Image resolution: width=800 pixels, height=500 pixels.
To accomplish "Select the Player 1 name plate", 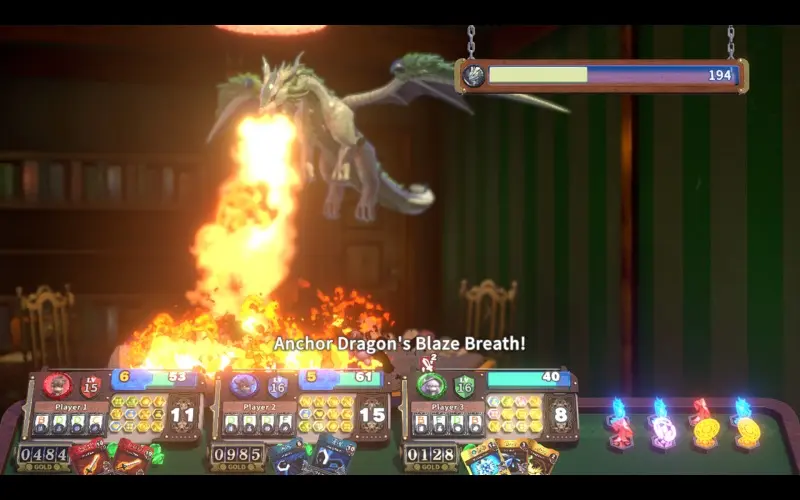I will (x=71, y=407).
